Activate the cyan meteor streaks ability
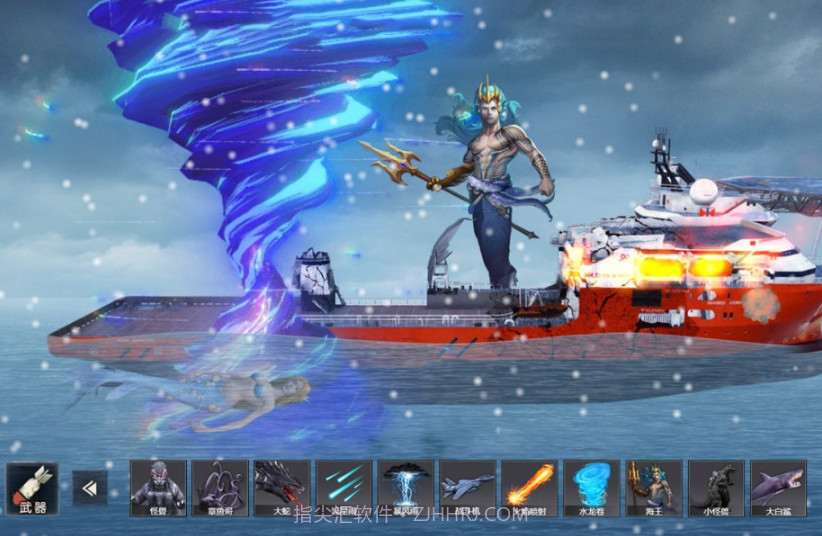This screenshot has width=822, height=536. pos(344,488)
